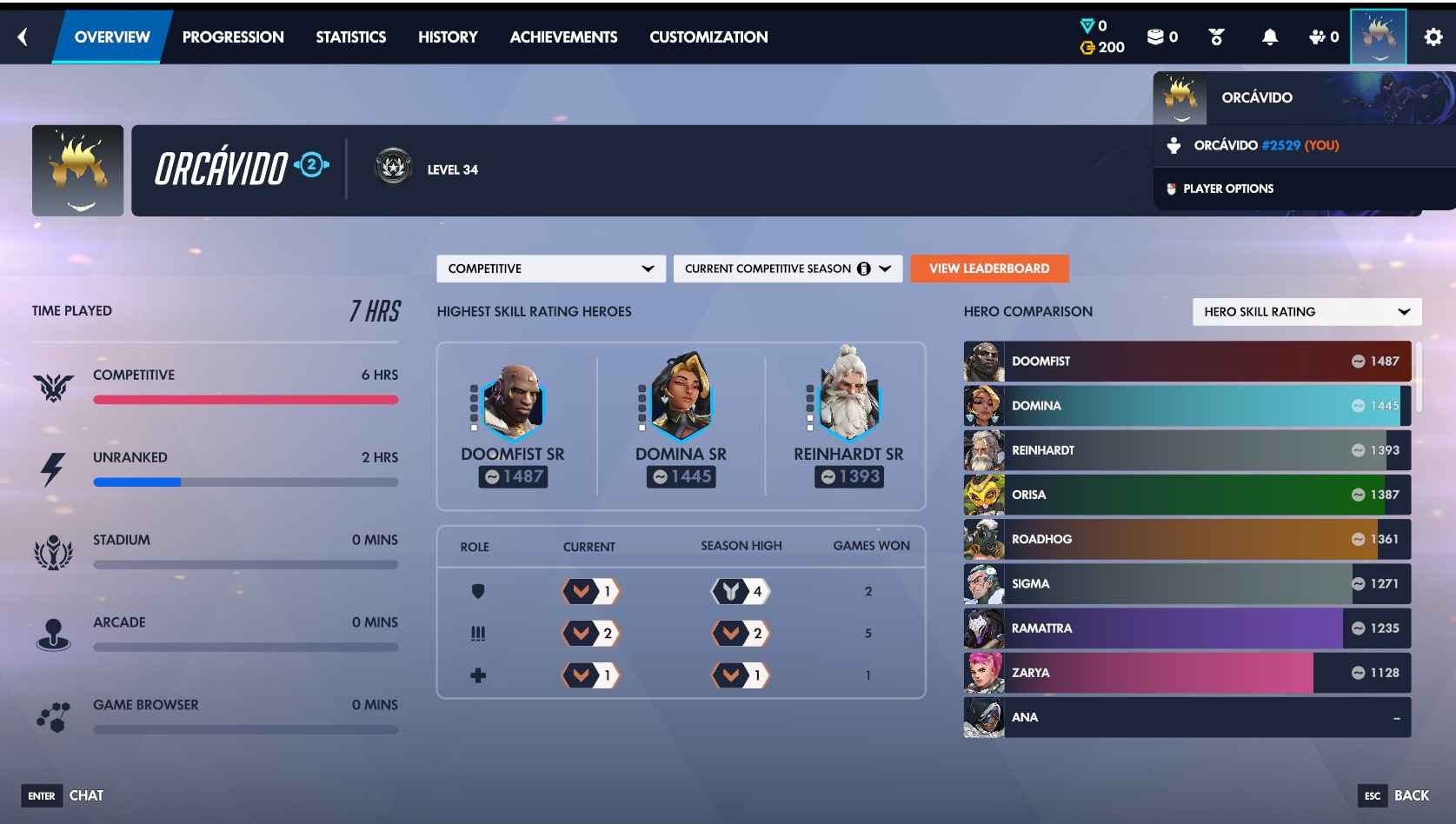Image resolution: width=1456 pixels, height=824 pixels.
Task: Click the Competitive time played progress bar
Action: tap(246, 400)
